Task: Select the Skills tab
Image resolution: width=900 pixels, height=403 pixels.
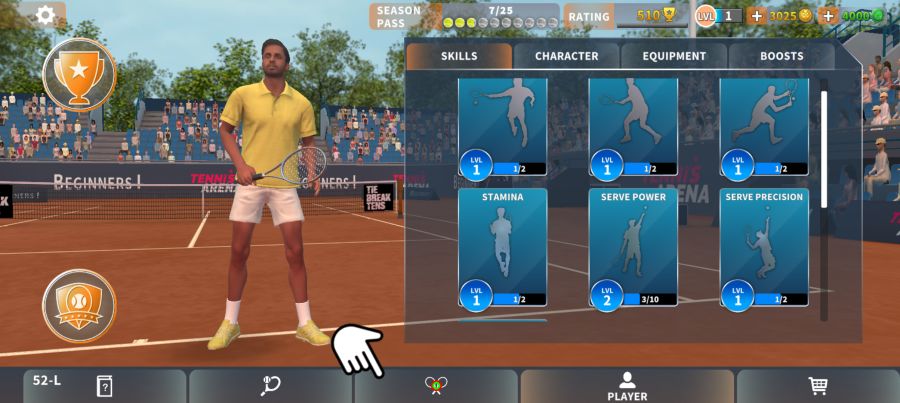Action: 459,56
